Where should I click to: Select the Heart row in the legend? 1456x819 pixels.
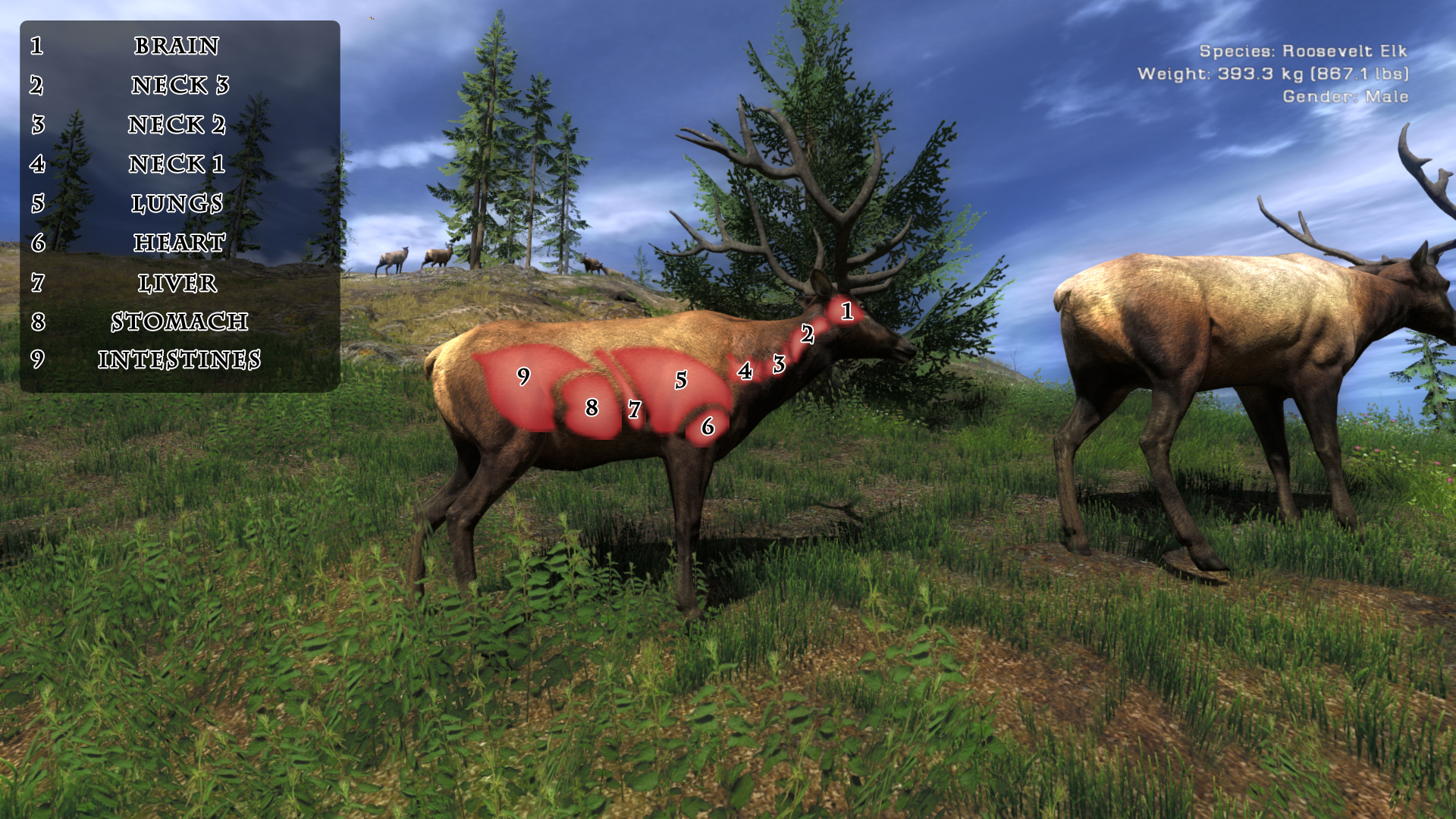click(x=179, y=243)
